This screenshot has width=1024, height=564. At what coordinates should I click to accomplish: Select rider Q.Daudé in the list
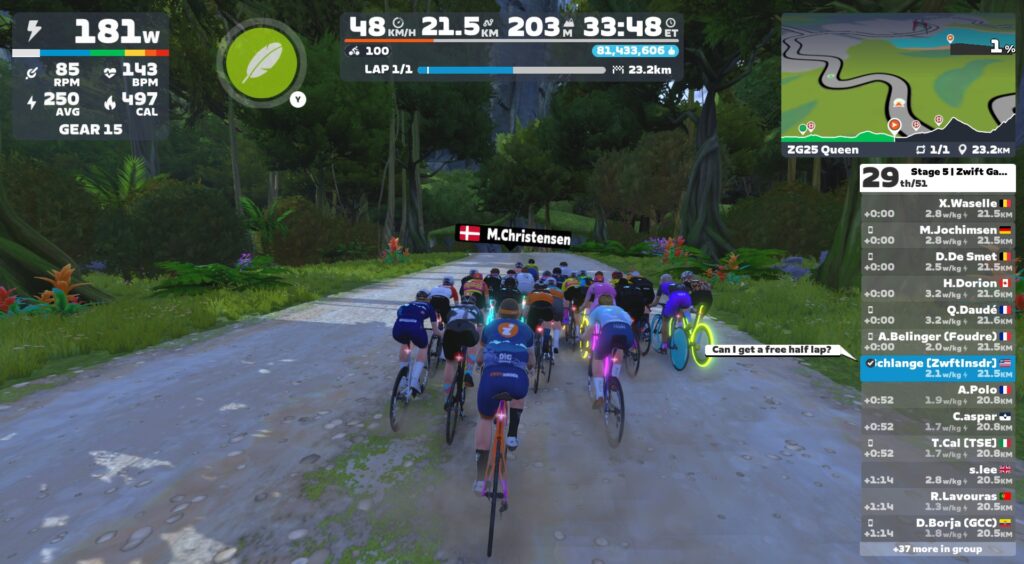937,315
